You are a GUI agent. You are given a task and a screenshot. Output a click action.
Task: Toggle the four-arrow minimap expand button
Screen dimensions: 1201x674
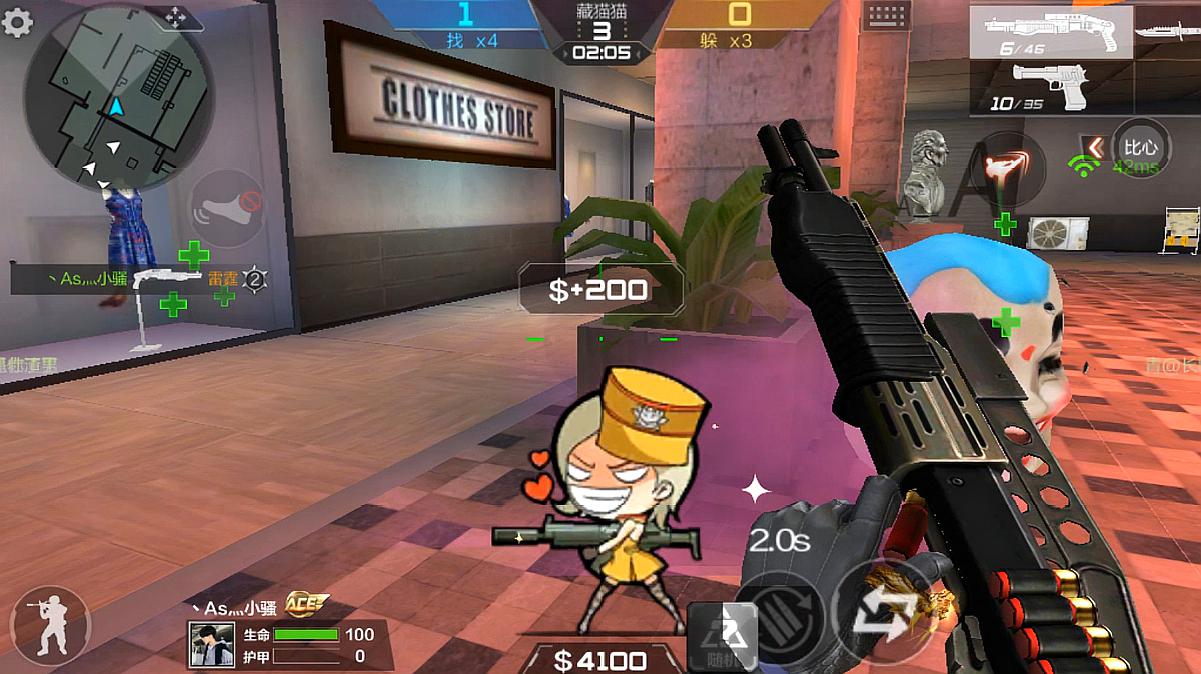(175, 17)
